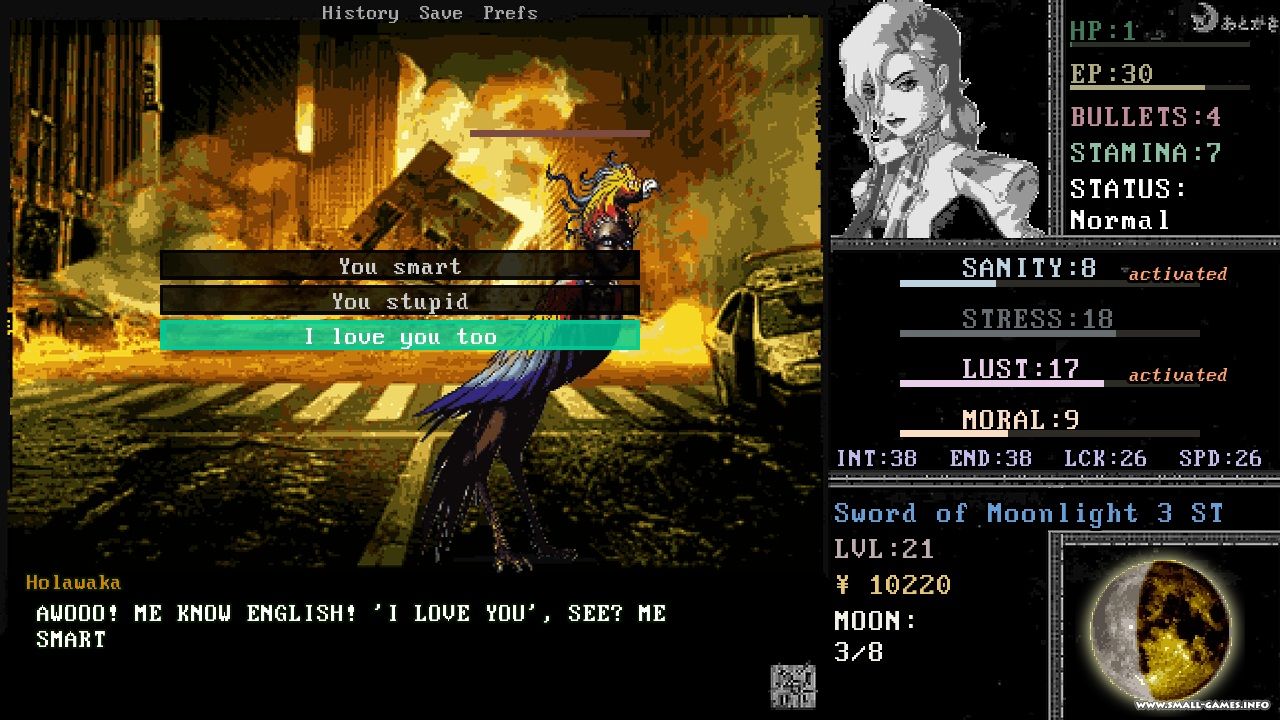This screenshot has height=720, width=1280.
Task: Open the History log
Action: click(360, 13)
